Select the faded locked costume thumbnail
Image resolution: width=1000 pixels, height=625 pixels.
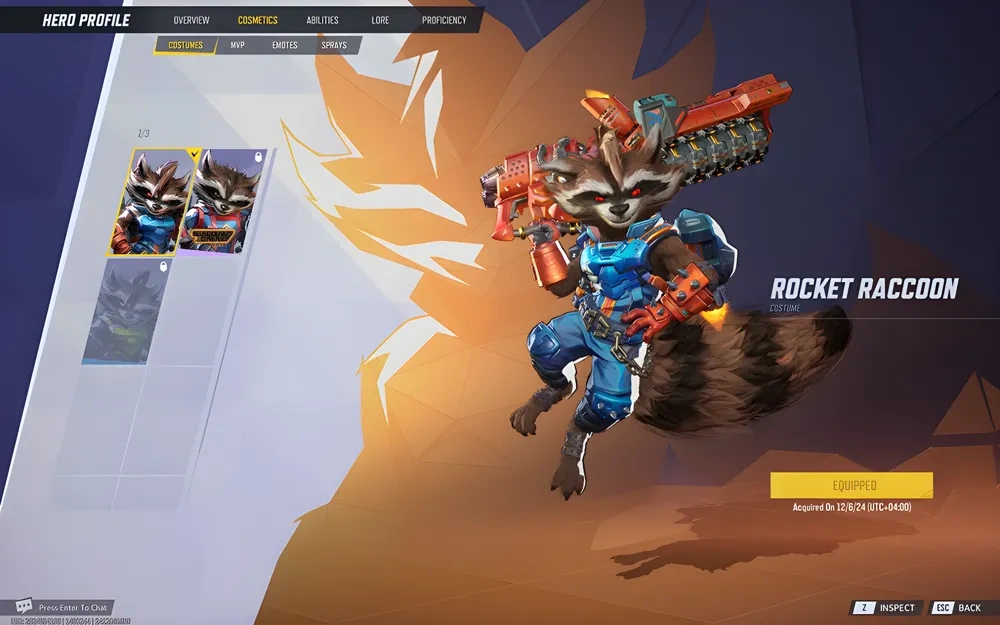click(126, 311)
